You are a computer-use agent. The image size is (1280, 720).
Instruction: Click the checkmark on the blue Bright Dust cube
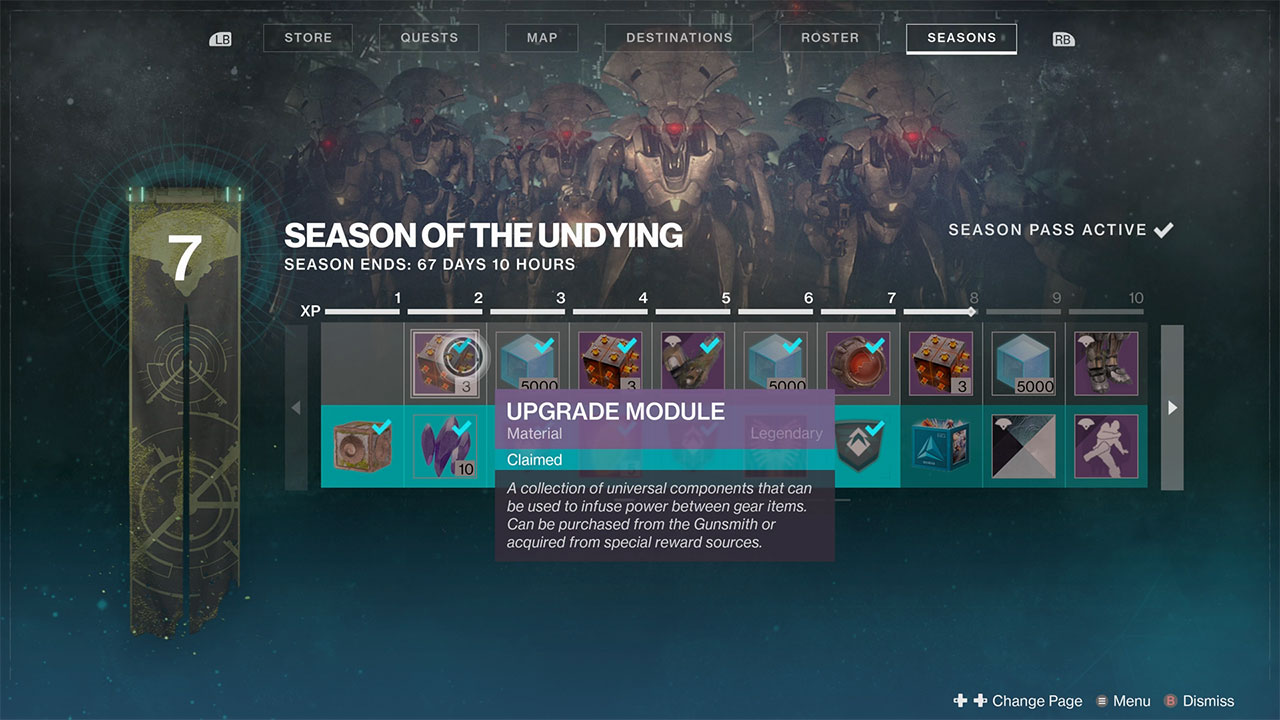click(545, 344)
